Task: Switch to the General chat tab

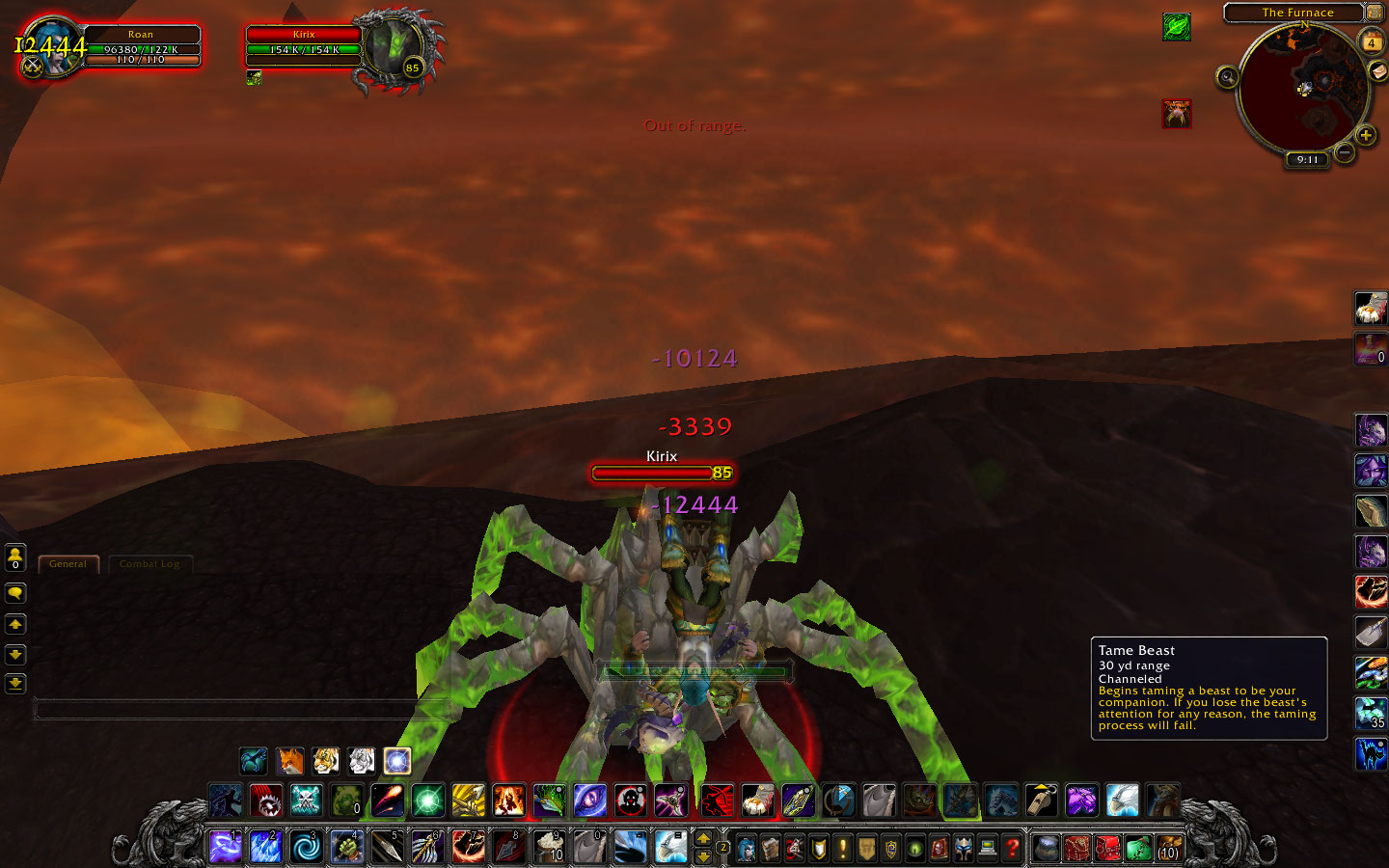Action: point(68,564)
